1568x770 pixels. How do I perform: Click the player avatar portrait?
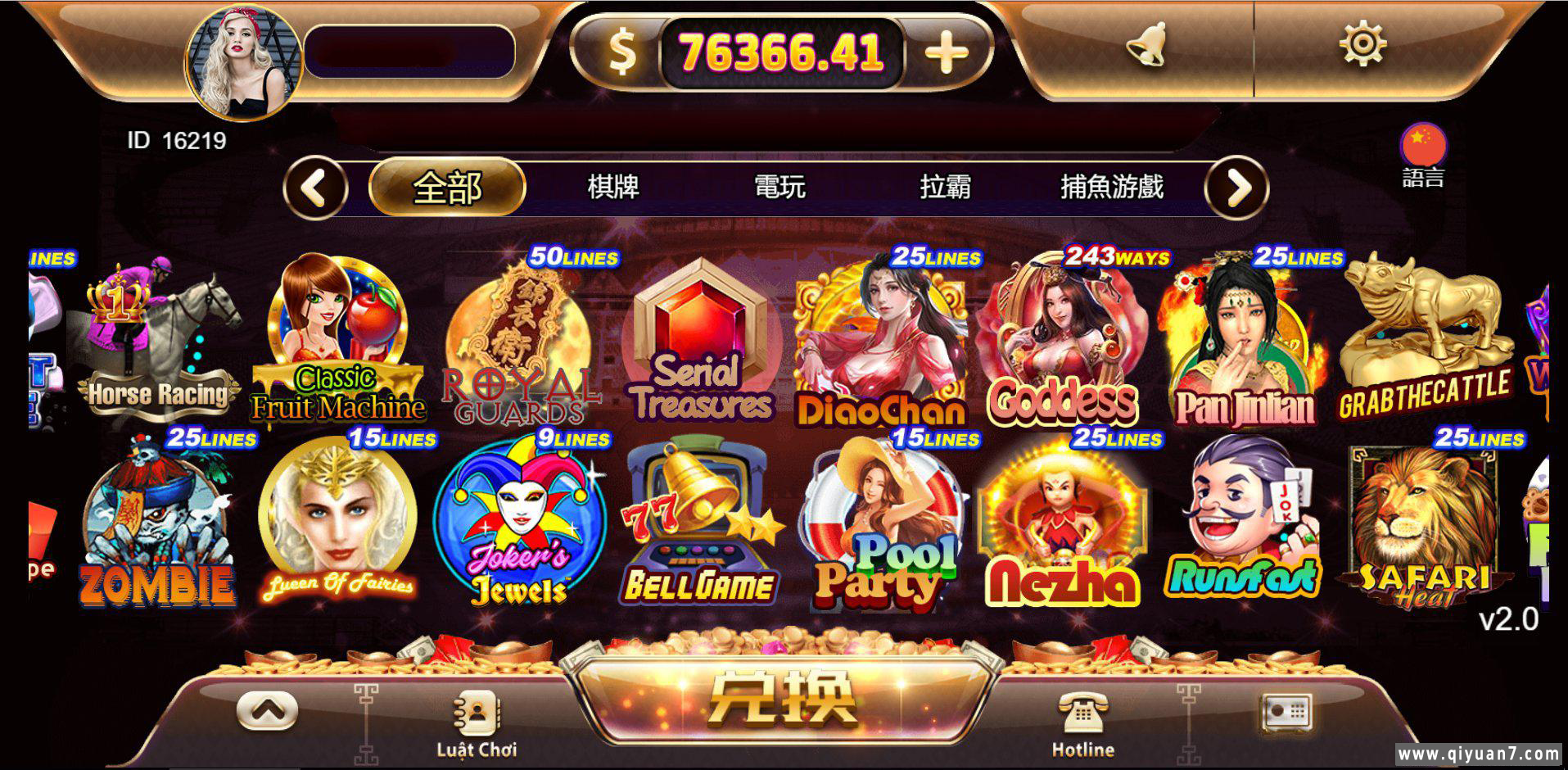click(242, 53)
